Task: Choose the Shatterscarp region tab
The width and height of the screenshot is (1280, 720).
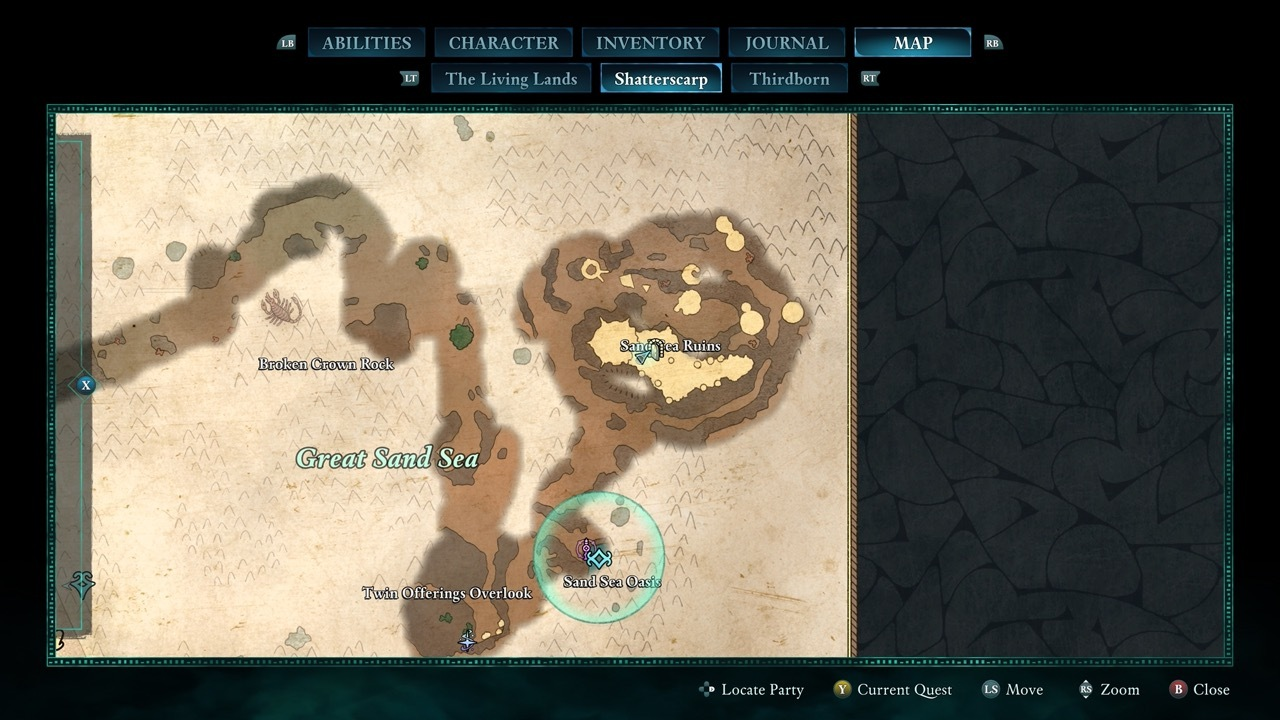Action: click(x=660, y=79)
